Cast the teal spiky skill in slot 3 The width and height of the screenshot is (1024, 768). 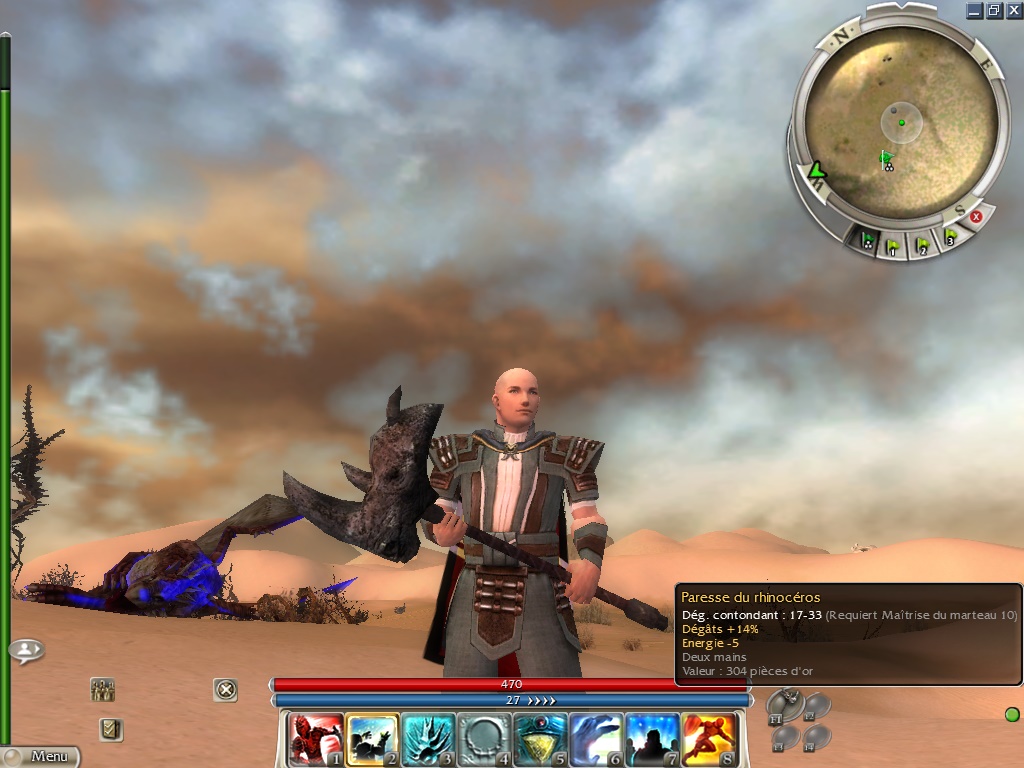coord(428,740)
